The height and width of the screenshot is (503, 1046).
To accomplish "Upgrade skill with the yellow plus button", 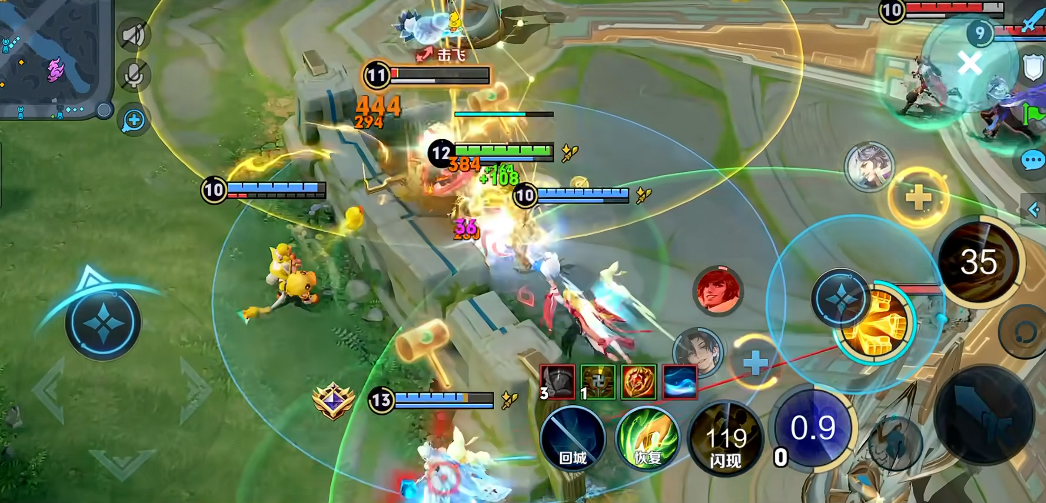I will 917,197.
